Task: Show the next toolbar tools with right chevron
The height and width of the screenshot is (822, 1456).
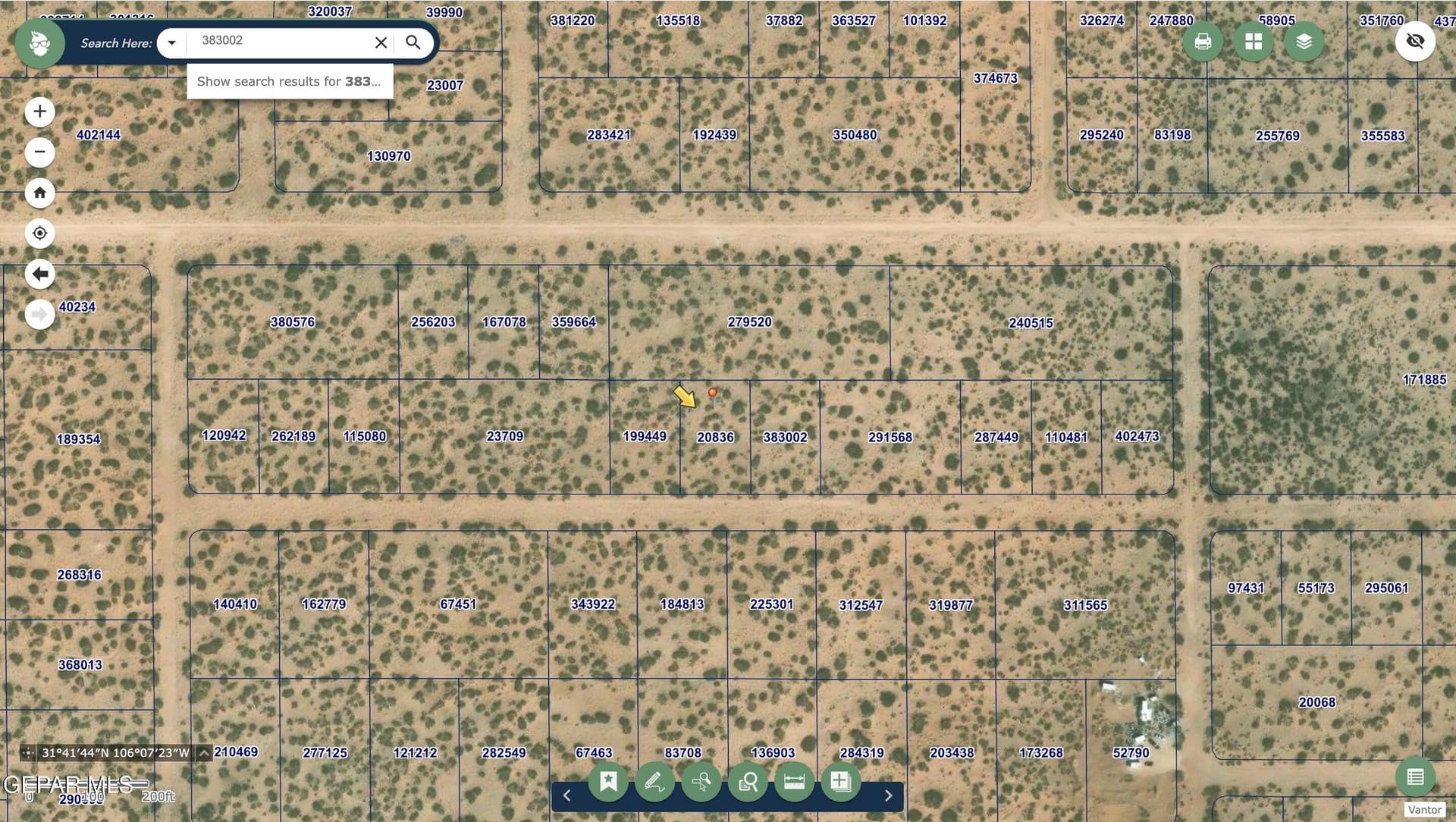Action: click(x=889, y=795)
